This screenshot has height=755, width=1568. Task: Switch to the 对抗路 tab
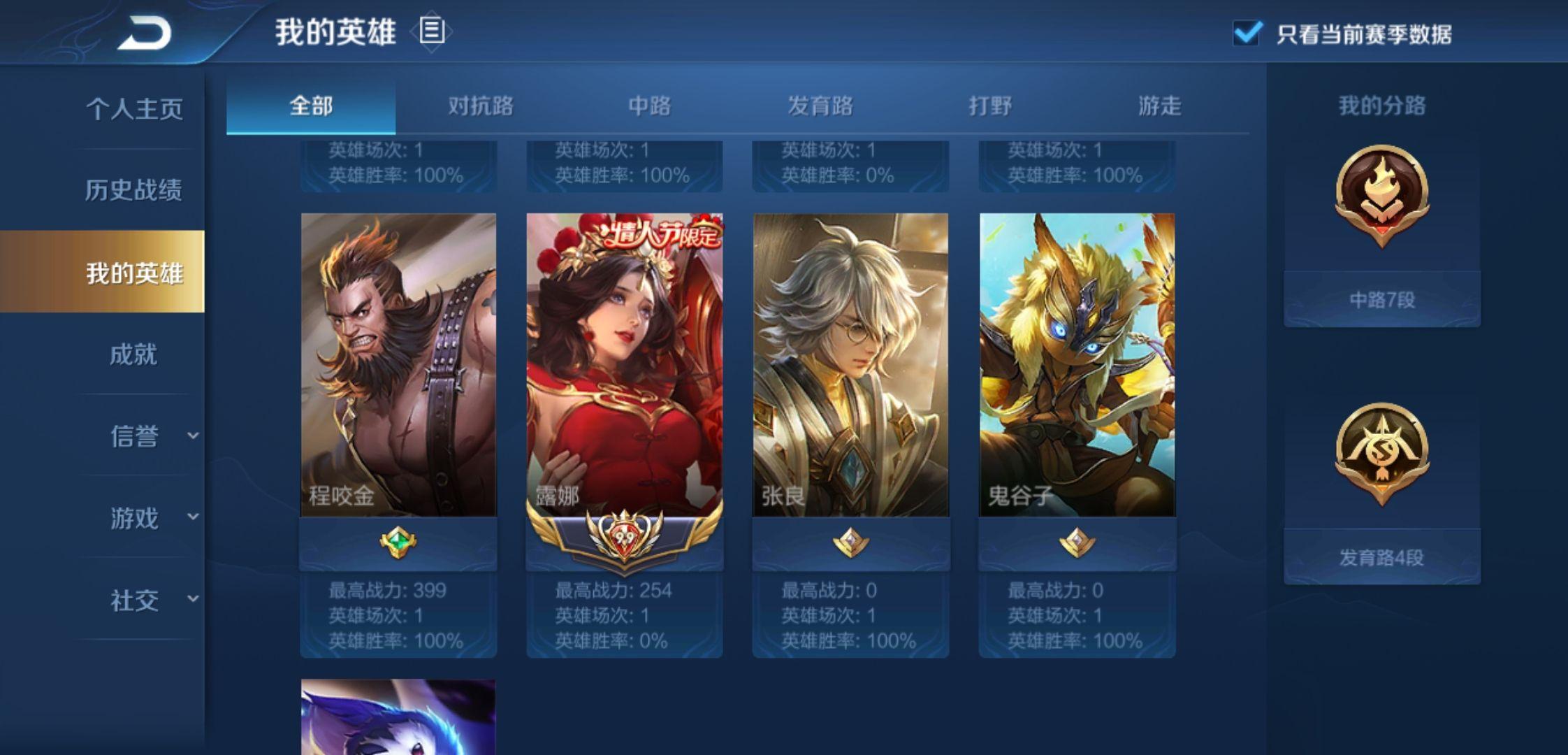(481, 106)
